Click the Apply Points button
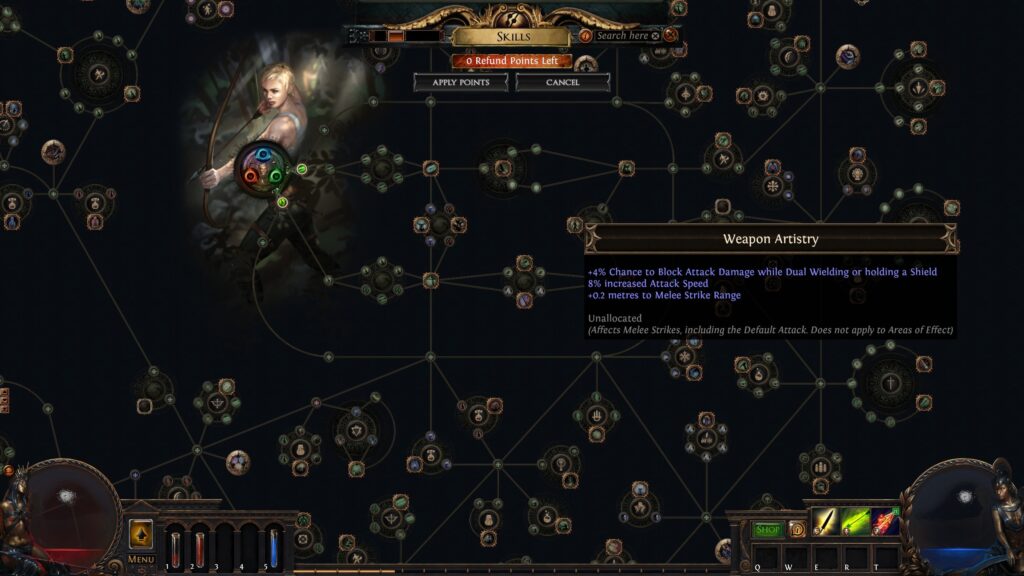Viewport: 1024px width, 576px height. 461,82
